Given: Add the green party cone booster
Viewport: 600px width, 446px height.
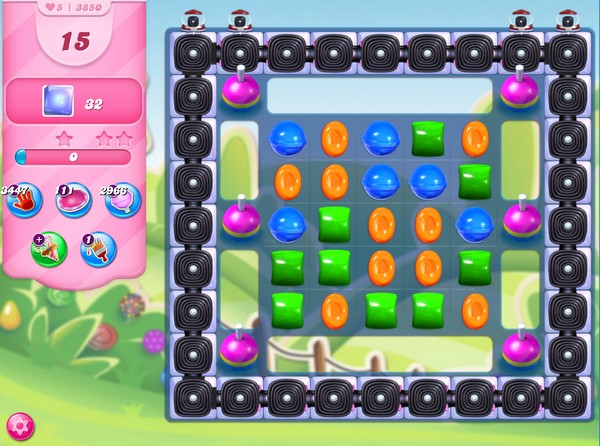Looking at the screenshot, I should (x=47, y=249).
